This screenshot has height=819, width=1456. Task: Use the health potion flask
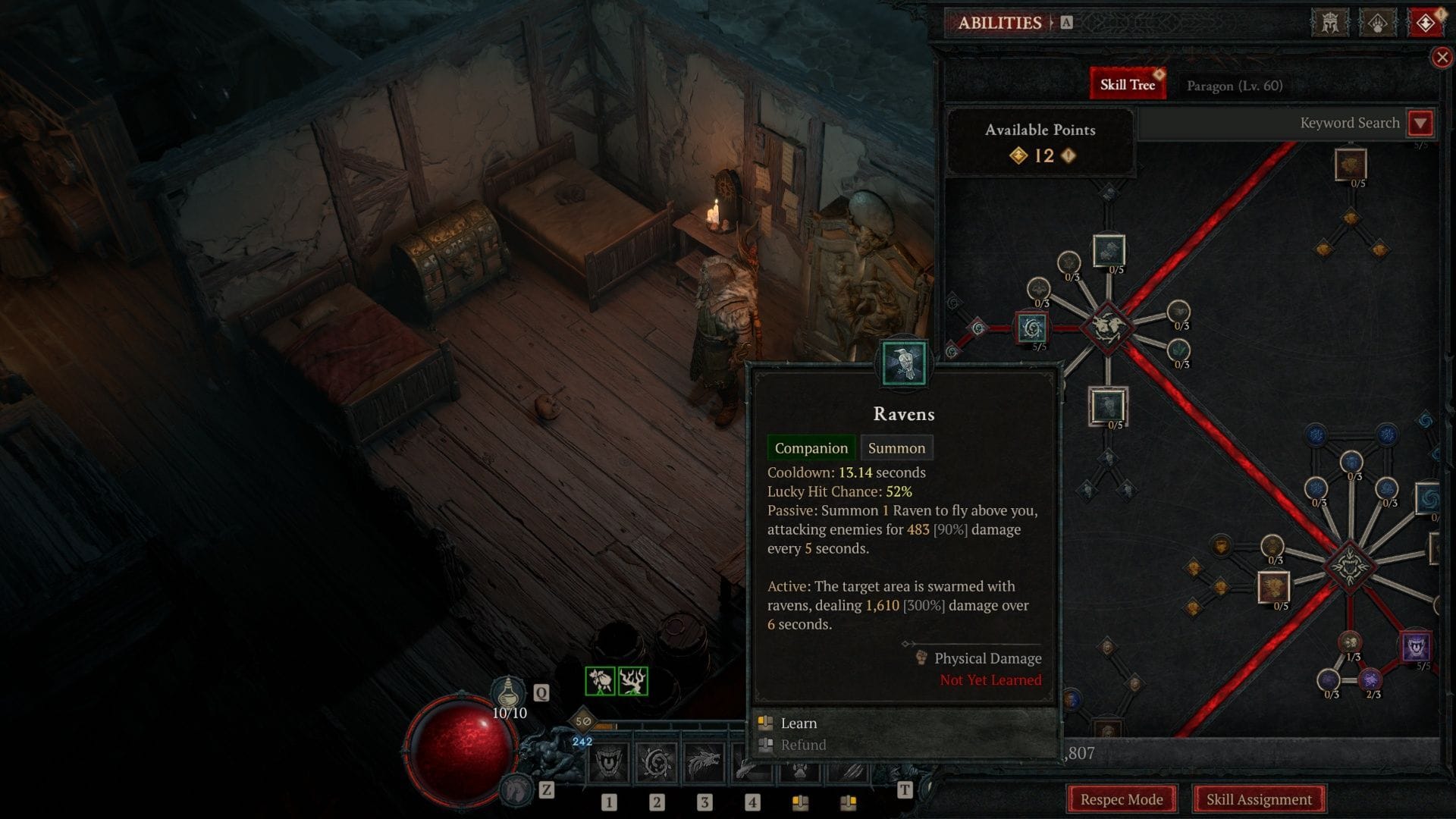(x=509, y=692)
